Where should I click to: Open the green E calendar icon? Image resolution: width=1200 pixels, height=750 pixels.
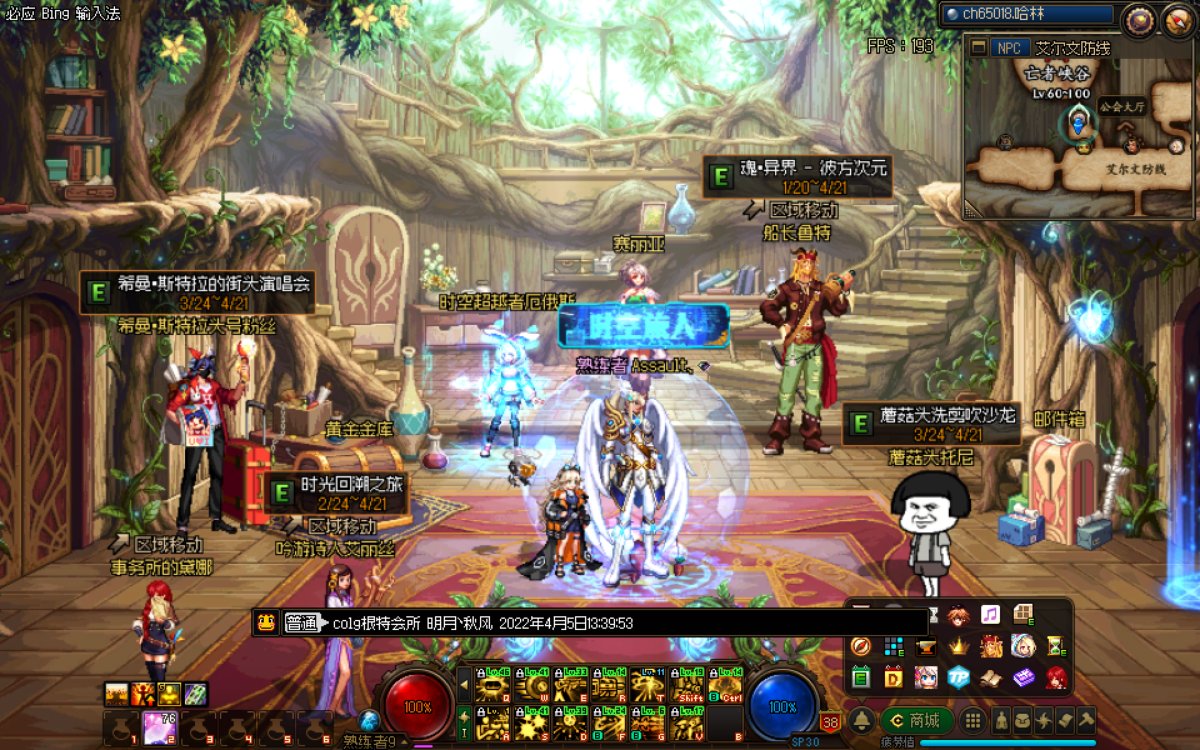[862, 677]
